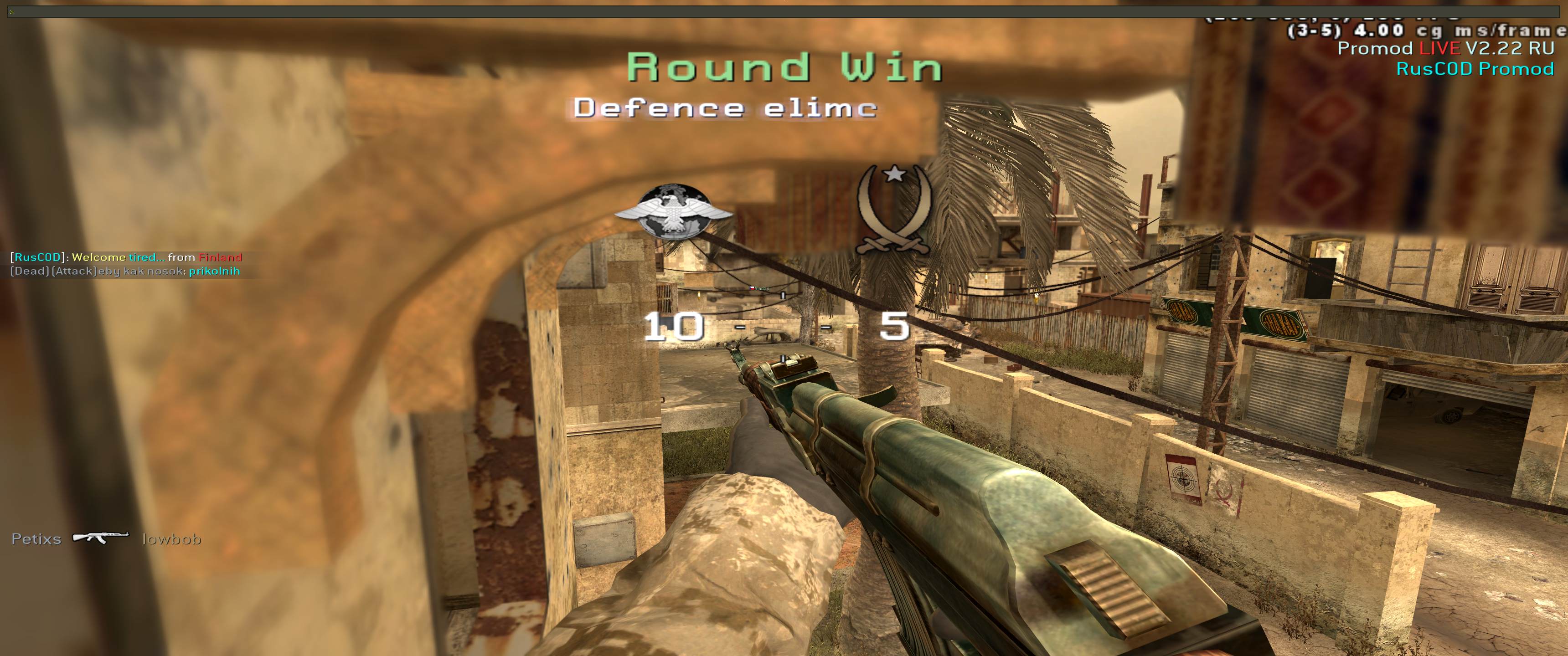Screen dimensions: 1568x656
Task: Focus the console command input bar
Action: click(x=784, y=11)
